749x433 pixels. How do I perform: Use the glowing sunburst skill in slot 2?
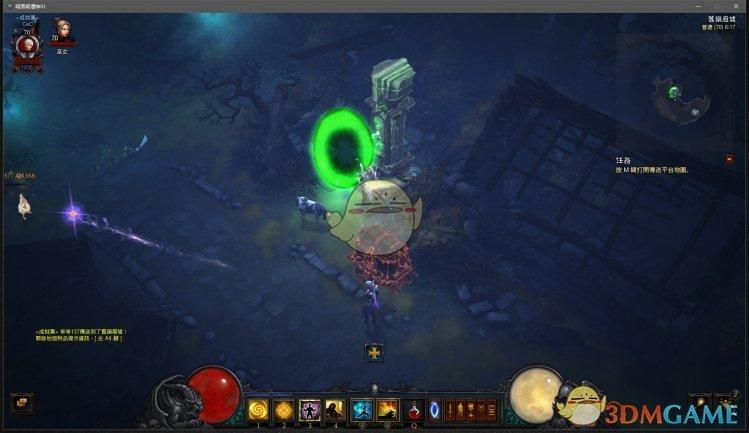click(283, 408)
